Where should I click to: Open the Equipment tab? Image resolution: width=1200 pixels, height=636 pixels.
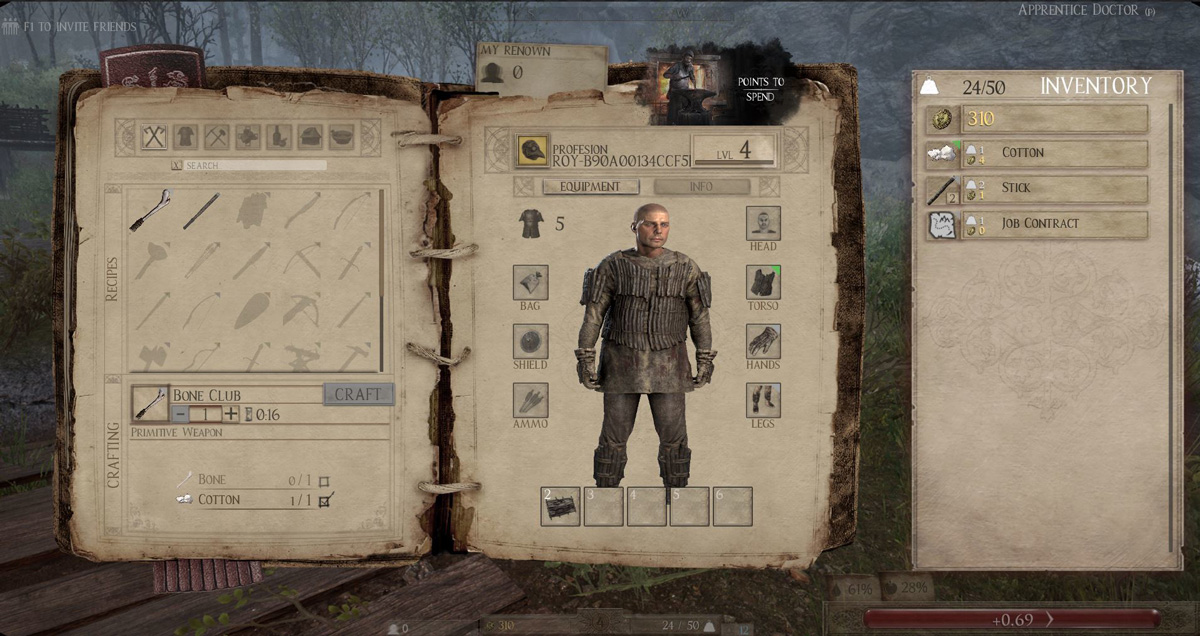(590, 187)
